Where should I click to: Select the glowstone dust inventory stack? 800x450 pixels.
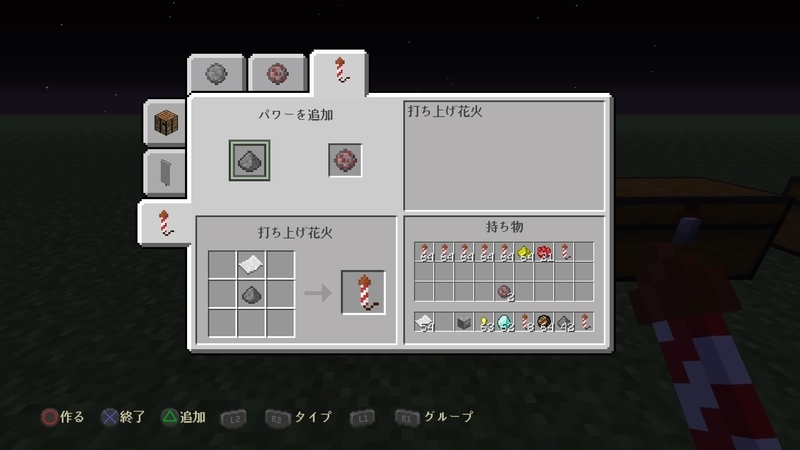[x=524, y=252]
